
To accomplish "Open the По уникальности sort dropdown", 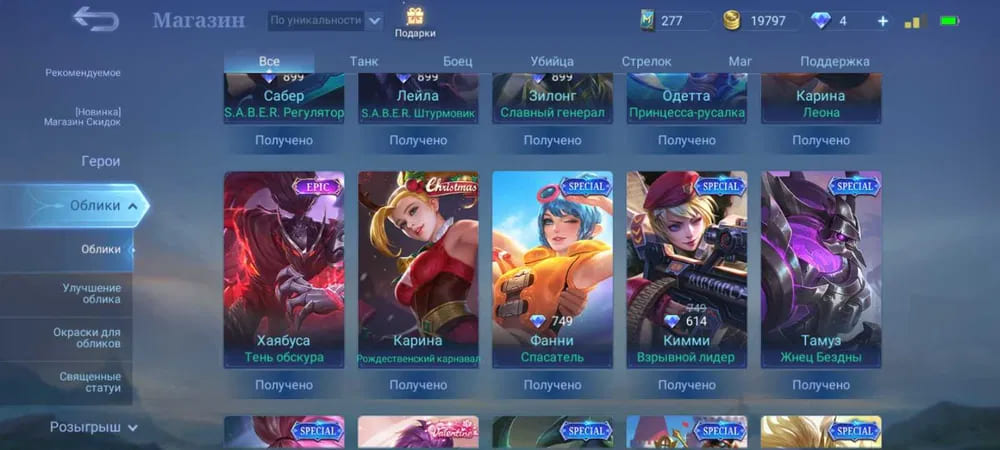I will click(x=326, y=20).
